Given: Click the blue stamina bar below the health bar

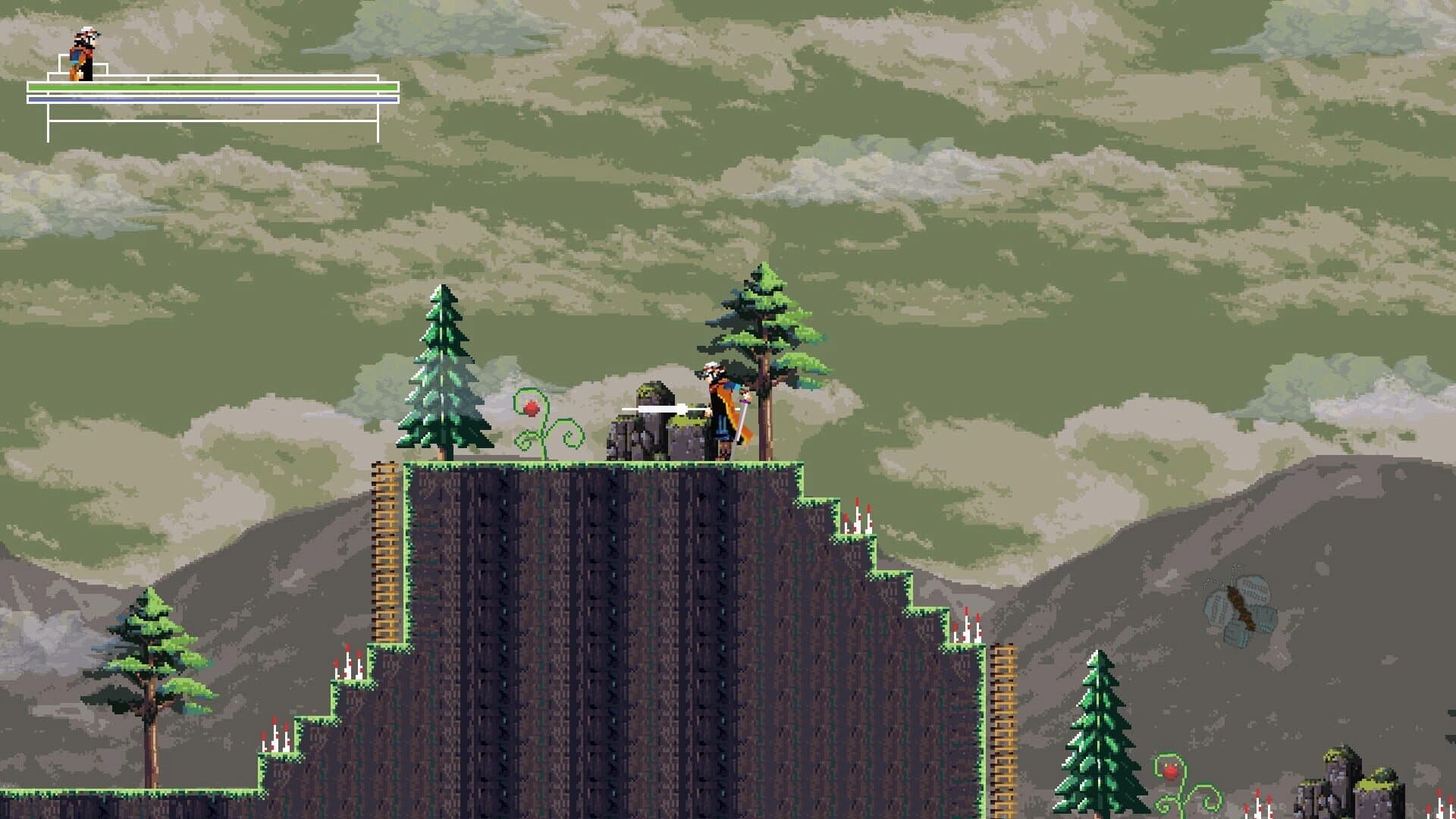Looking at the screenshot, I should [212, 99].
